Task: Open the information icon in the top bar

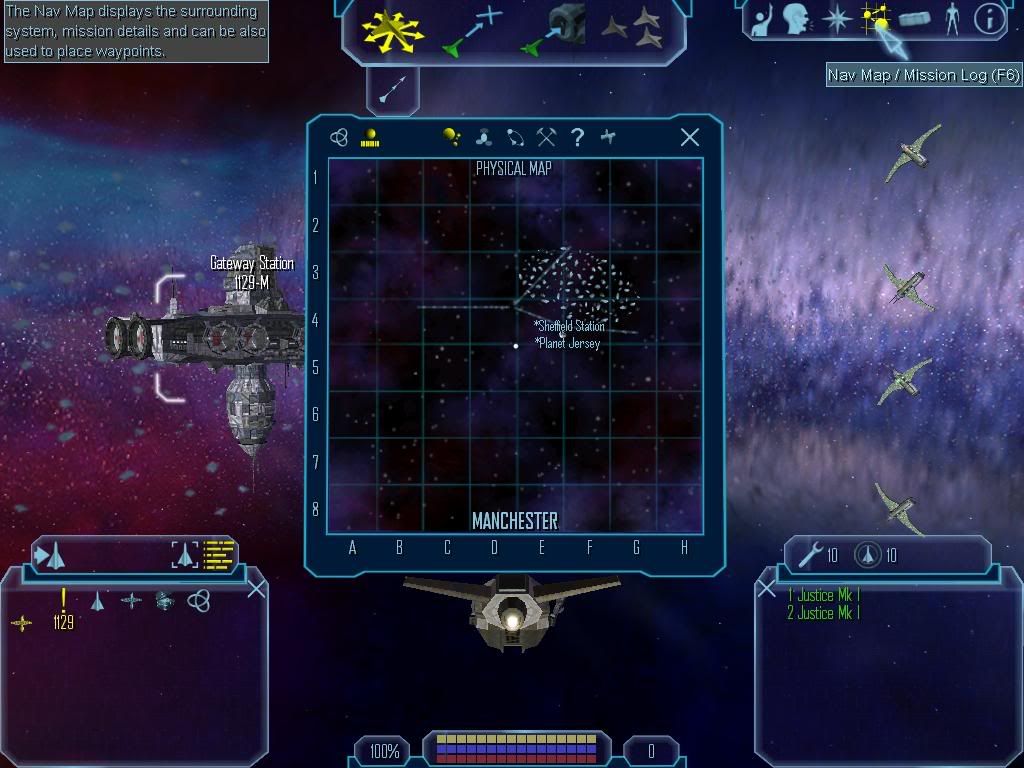Action: 988,19
